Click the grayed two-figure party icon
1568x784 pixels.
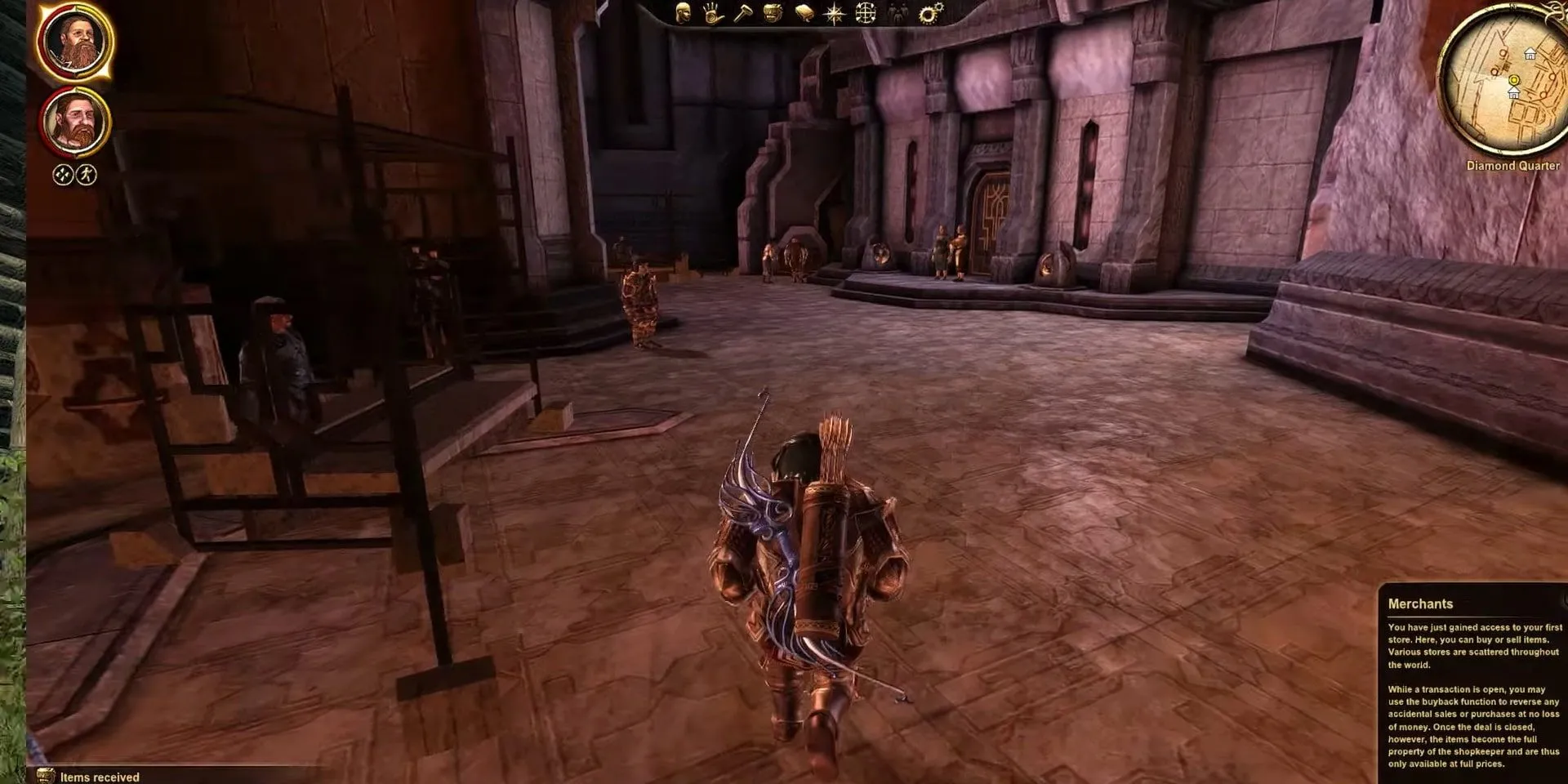897,12
